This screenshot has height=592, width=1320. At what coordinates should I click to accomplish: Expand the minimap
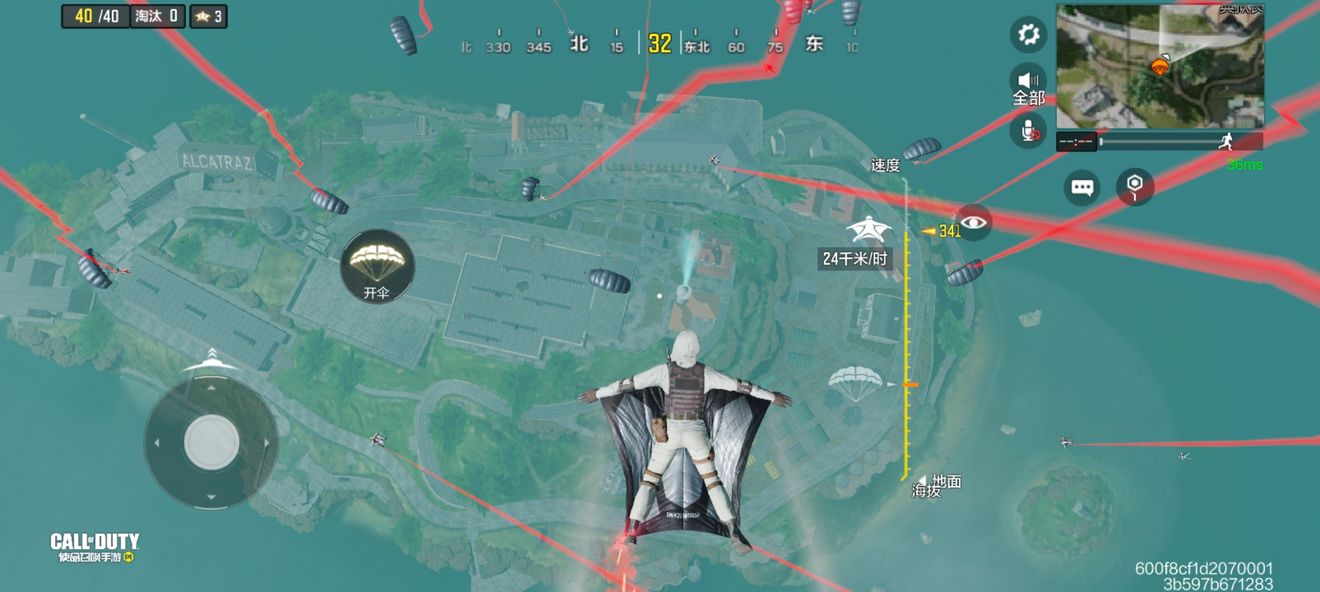coord(1160,66)
